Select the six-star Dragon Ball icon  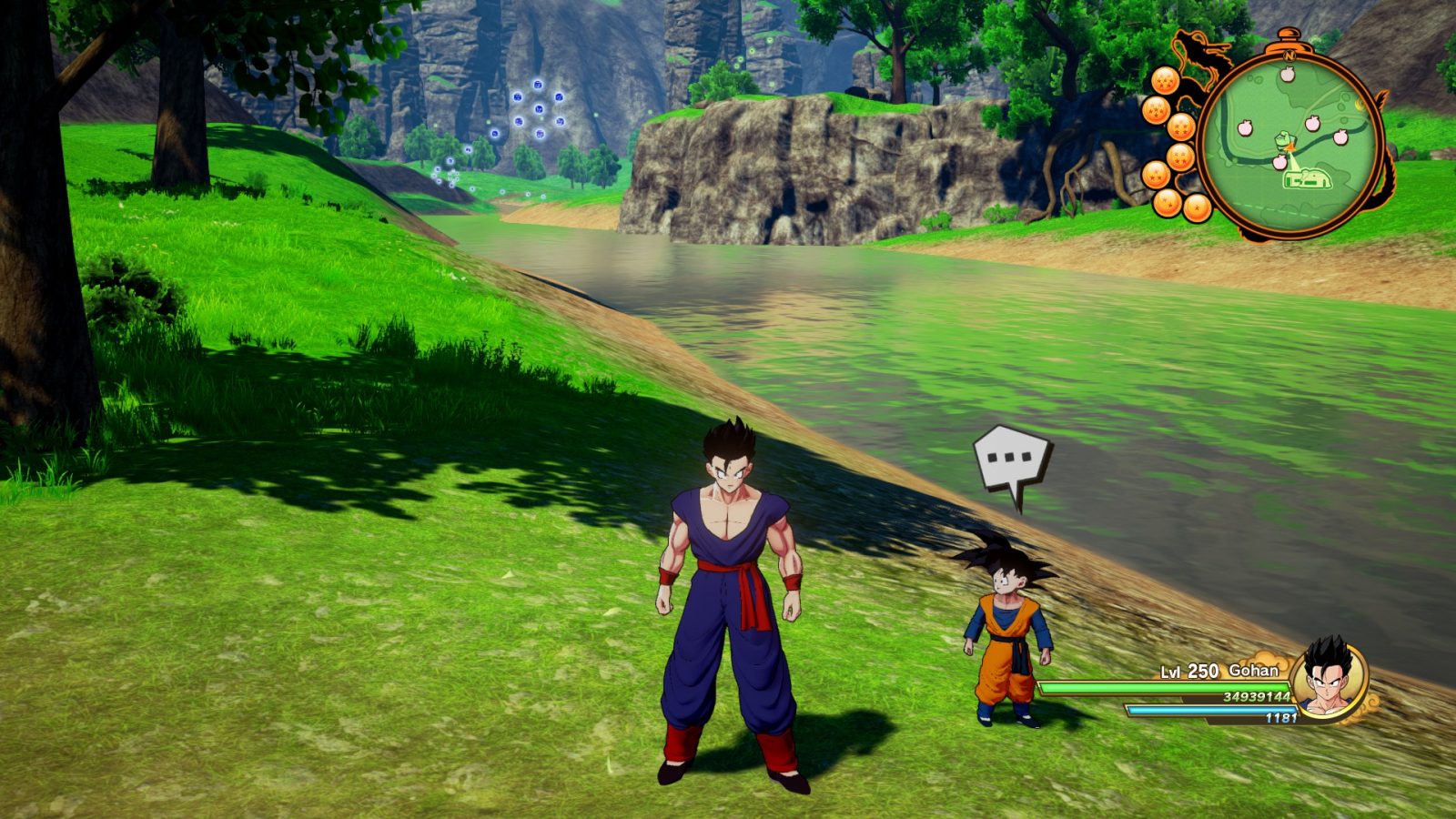point(1156,111)
